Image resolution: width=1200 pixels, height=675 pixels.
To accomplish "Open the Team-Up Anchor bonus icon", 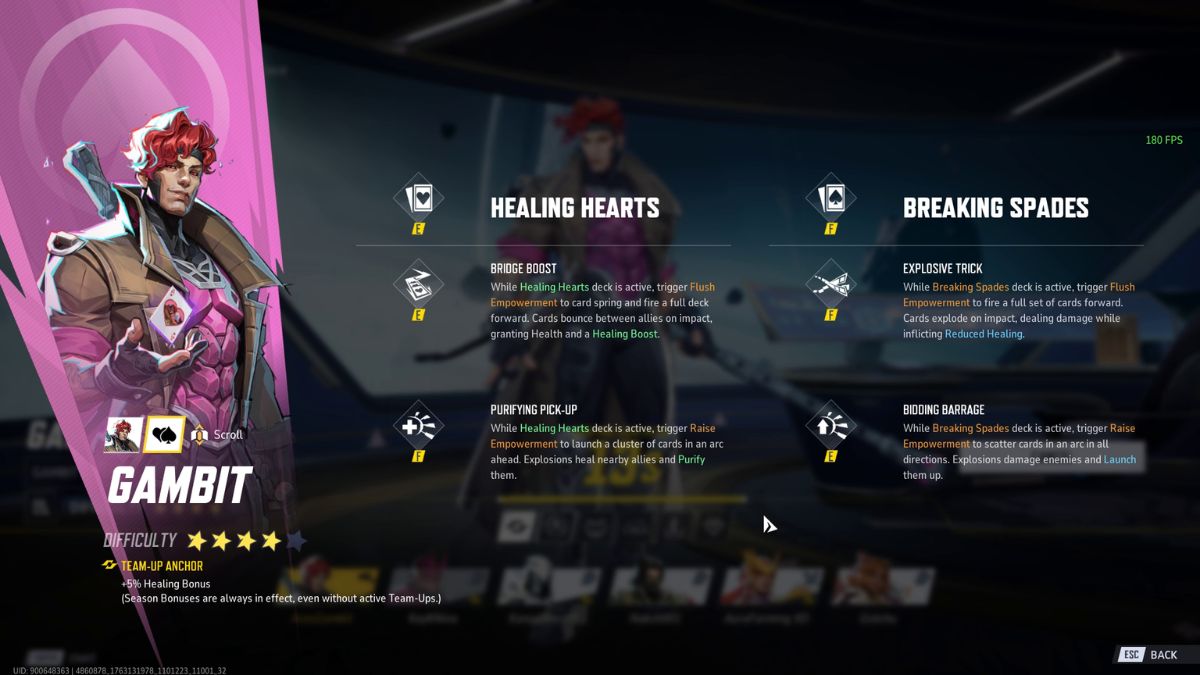I will 110,565.
